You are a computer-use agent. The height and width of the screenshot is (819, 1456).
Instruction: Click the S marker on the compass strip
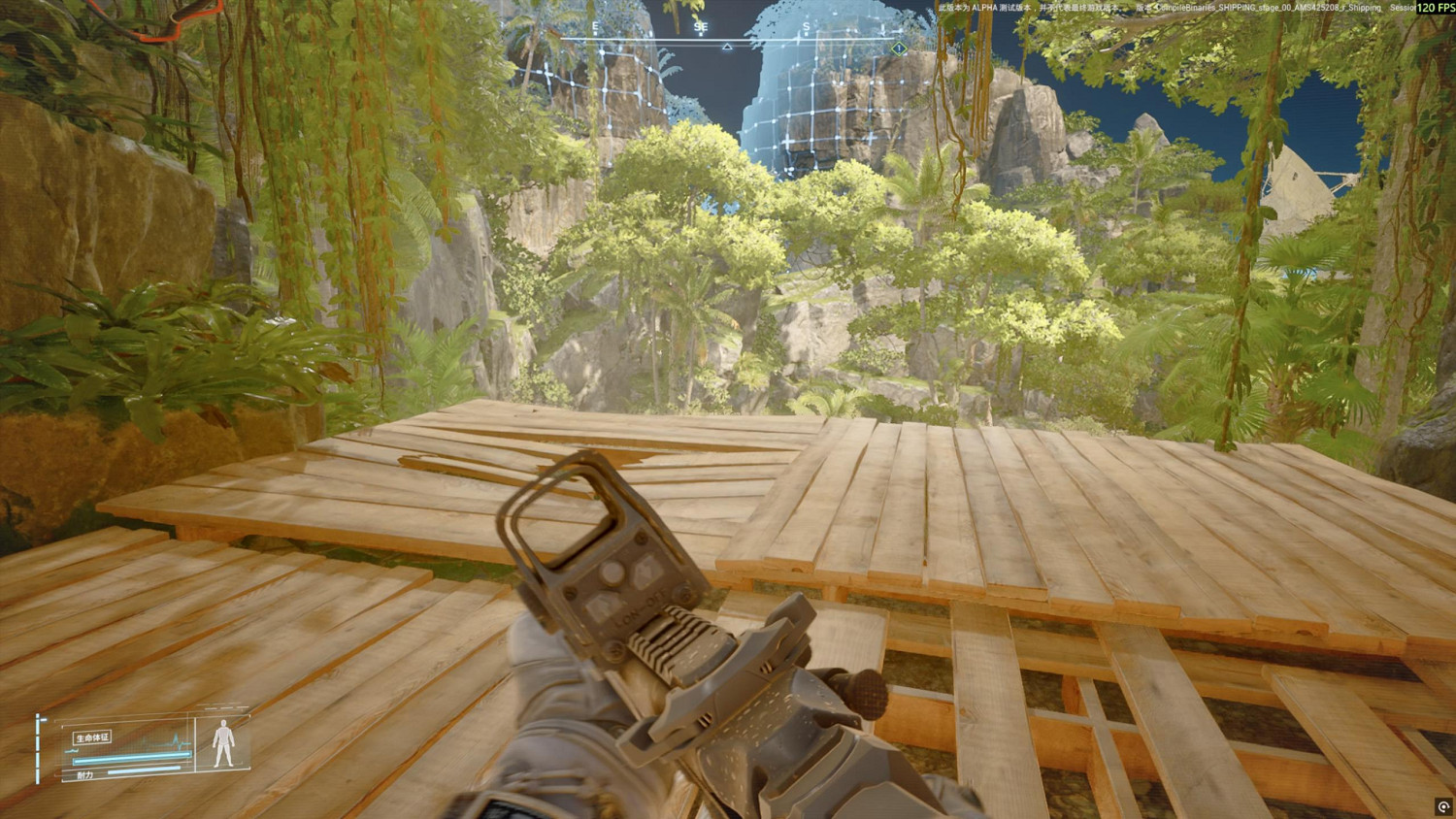pos(807,26)
